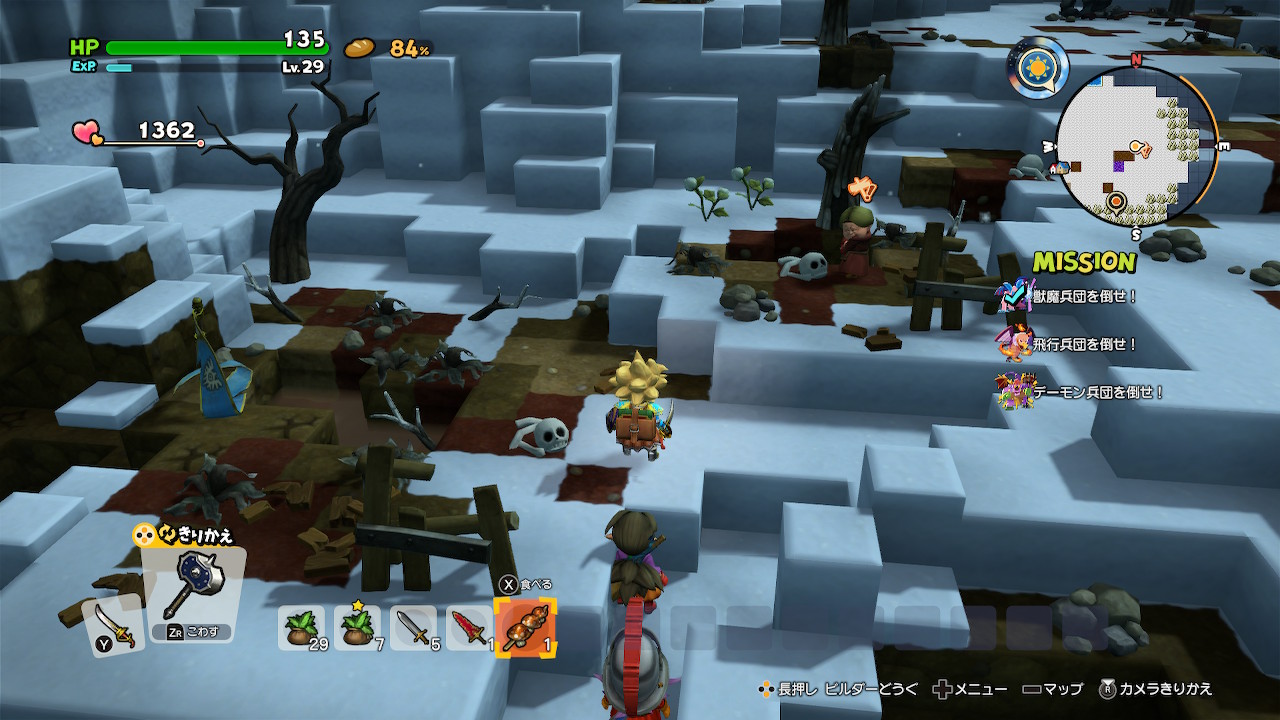Choose the steel sword slot with 5
The width and height of the screenshot is (1280, 720).
pos(413,628)
